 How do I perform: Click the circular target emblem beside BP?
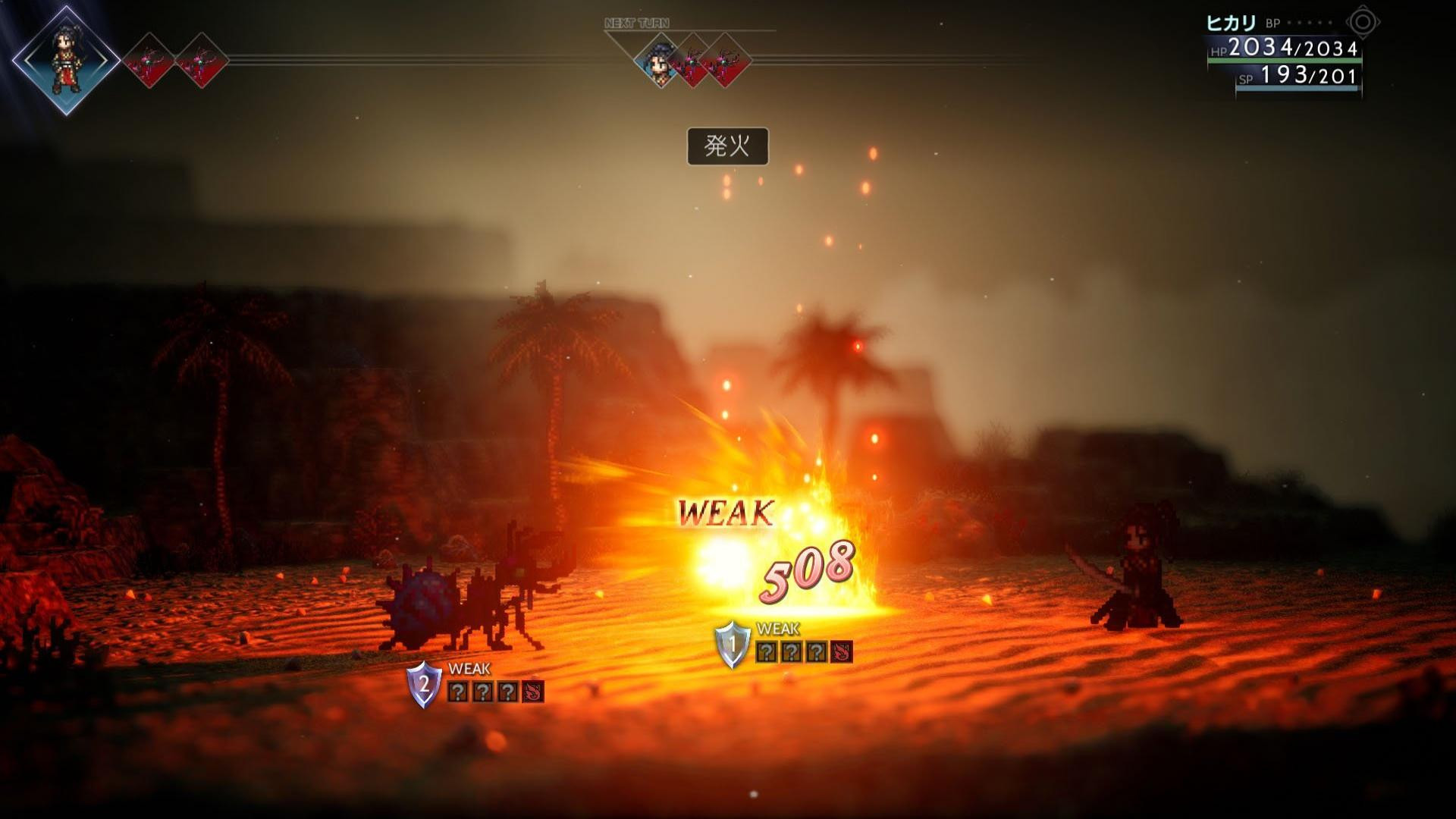point(1362,23)
